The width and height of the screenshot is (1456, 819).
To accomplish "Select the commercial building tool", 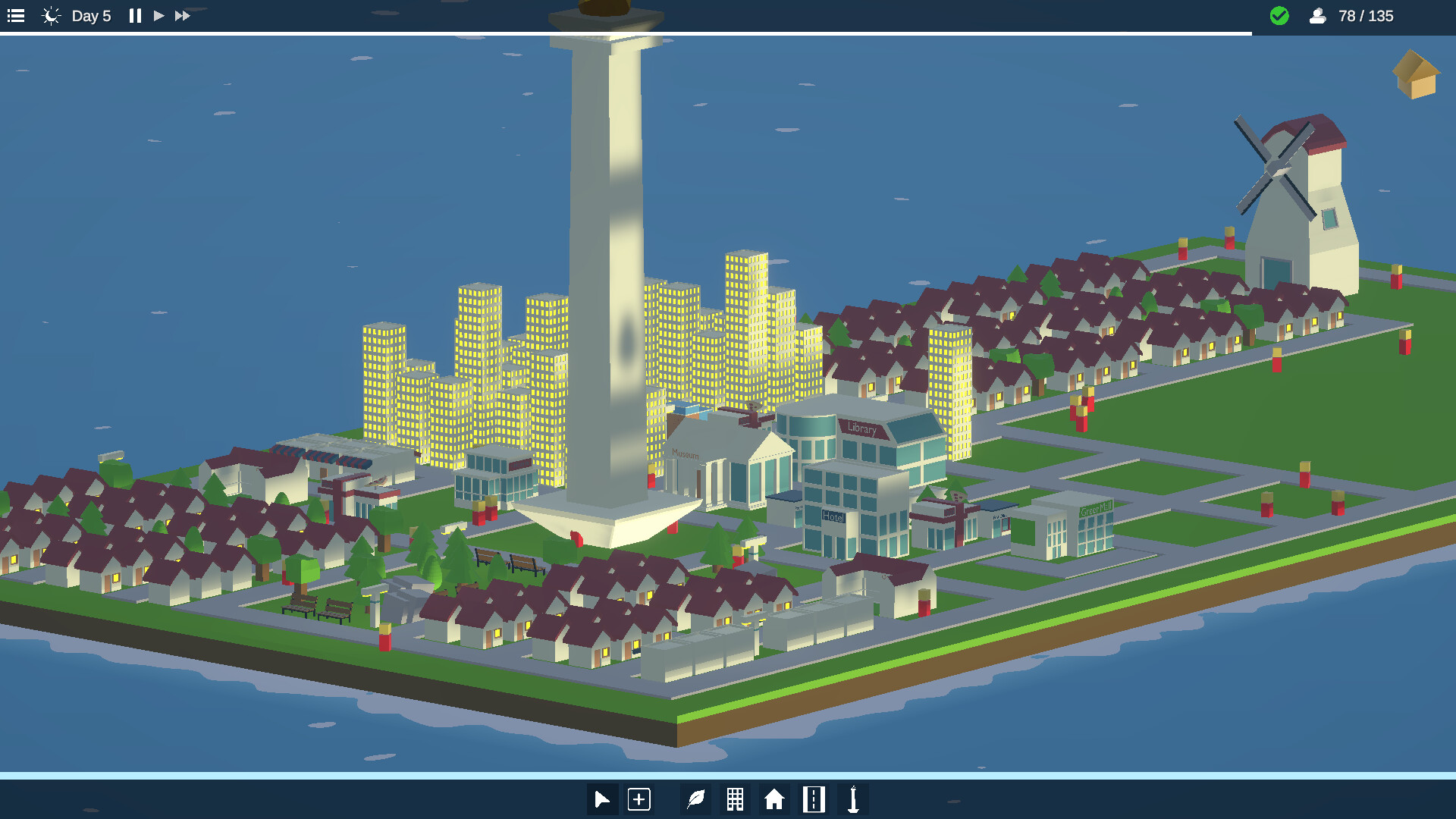I will (x=735, y=799).
